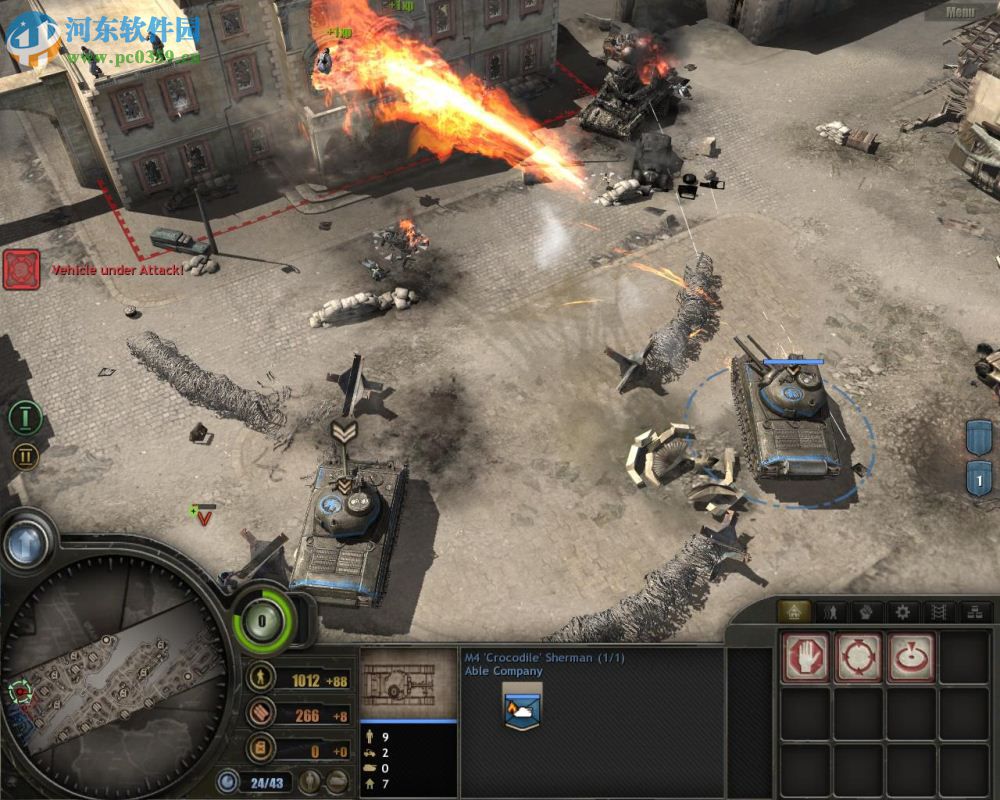Click the red Vehicle under Attack alert icon
1000x800 pixels.
pos(21,270)
